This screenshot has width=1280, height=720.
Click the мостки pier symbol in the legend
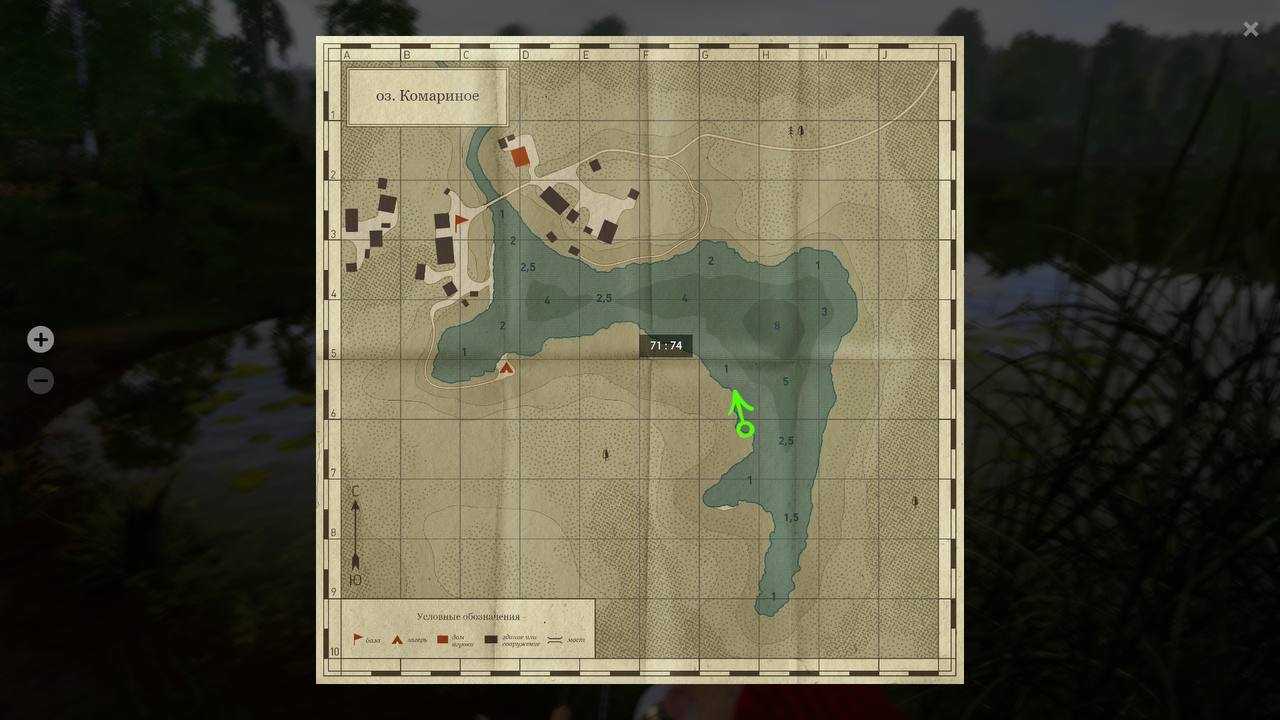[x=556, y=639]
